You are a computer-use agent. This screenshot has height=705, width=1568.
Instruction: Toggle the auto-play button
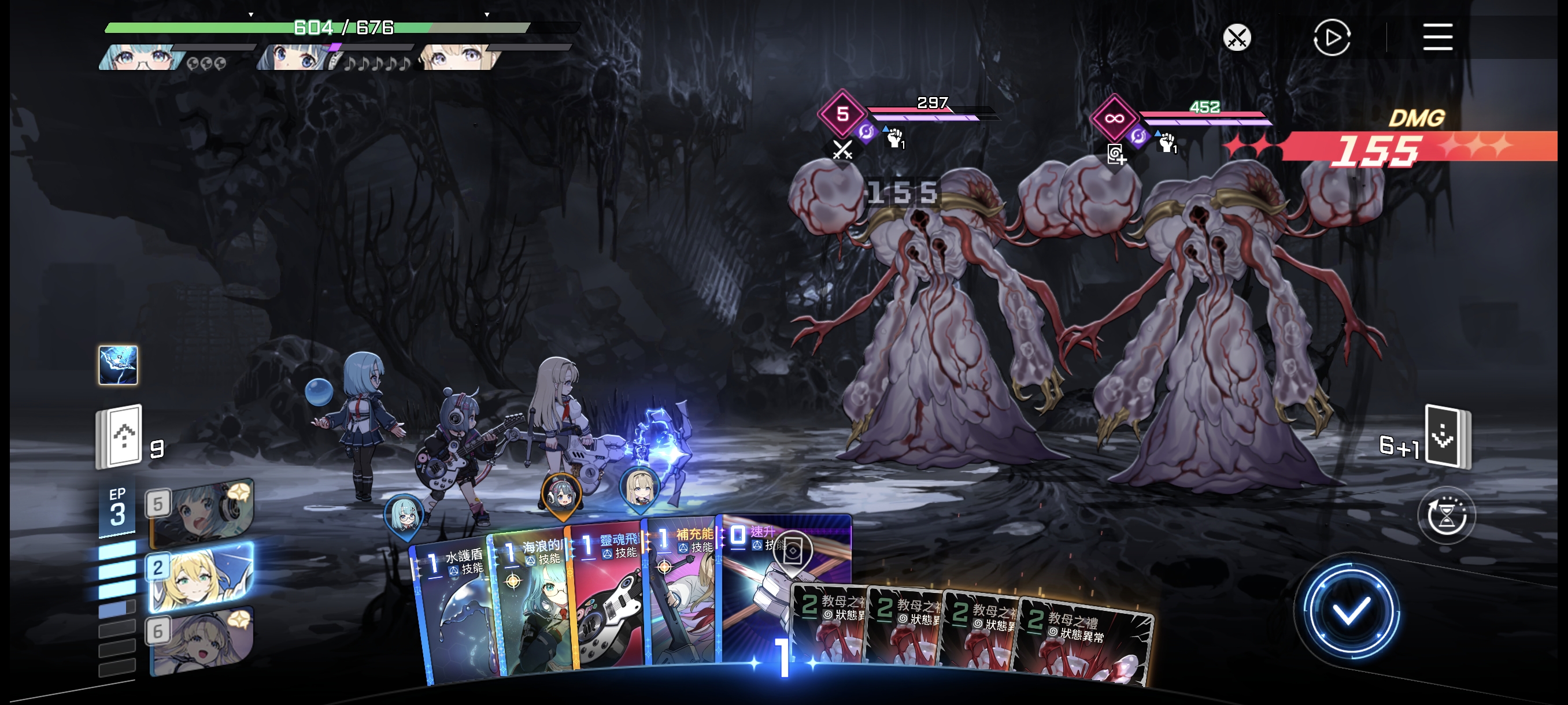pos(1331,38)
